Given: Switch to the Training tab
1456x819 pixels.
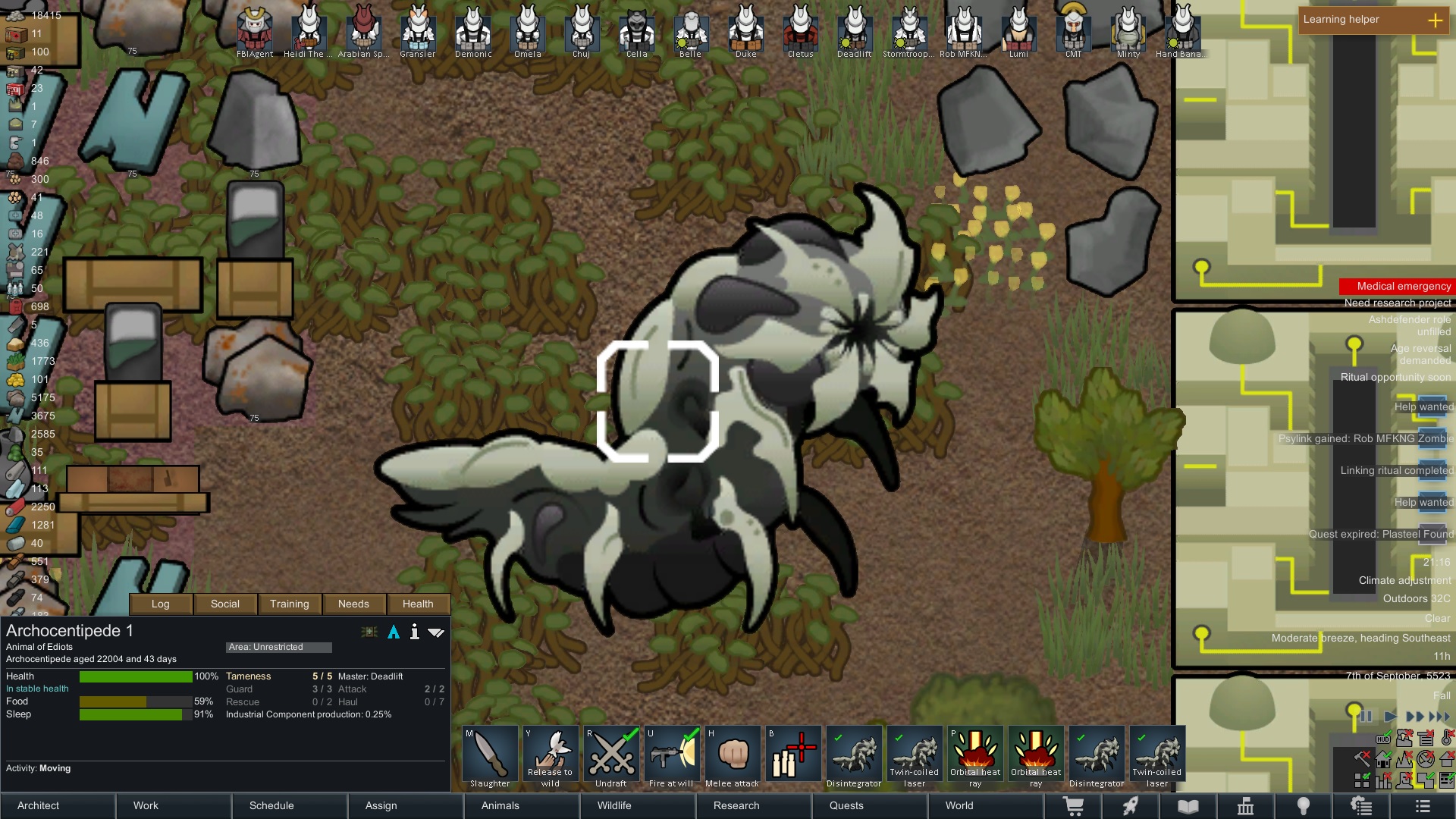Looking at the screenshot, I should [x=289, y=604].
